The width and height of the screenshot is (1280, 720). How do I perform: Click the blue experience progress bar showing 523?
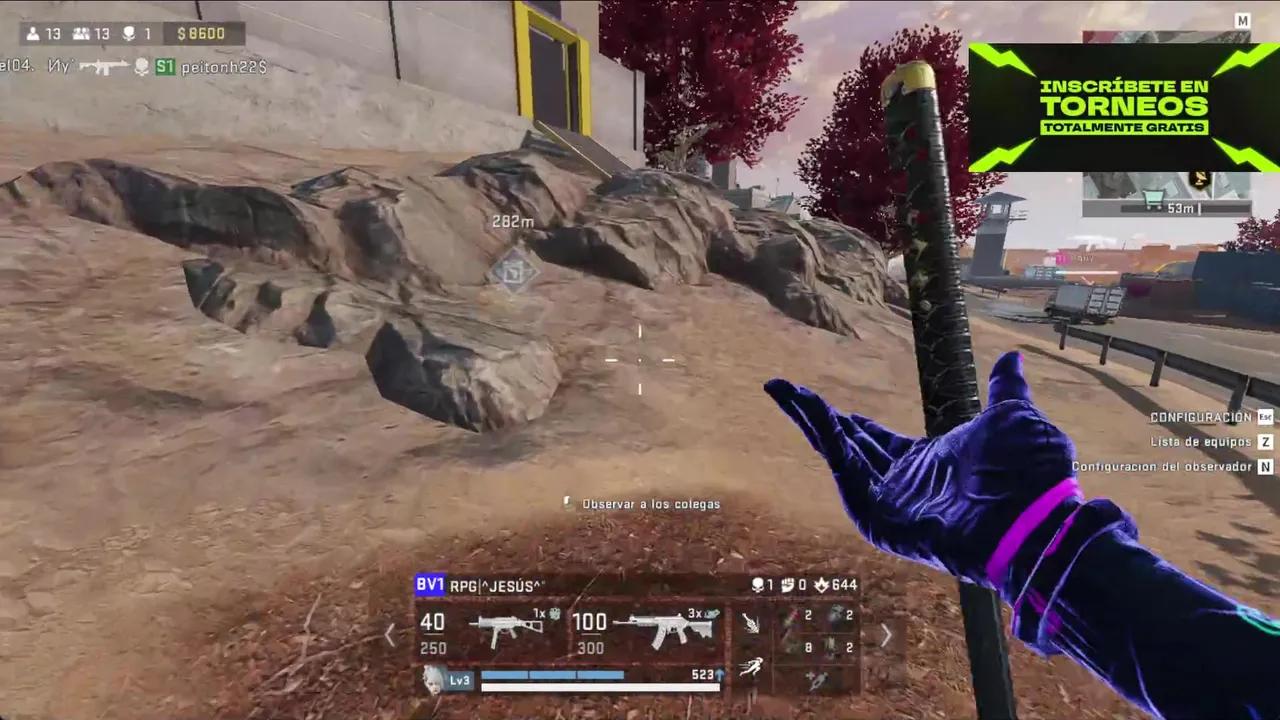tap(552, 674)
